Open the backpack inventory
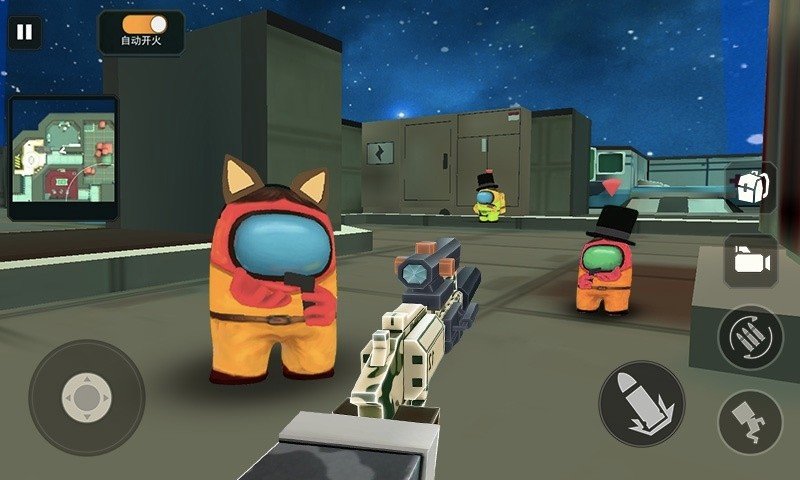This screenshot has height=480, width=800. (x=751, y=188)
